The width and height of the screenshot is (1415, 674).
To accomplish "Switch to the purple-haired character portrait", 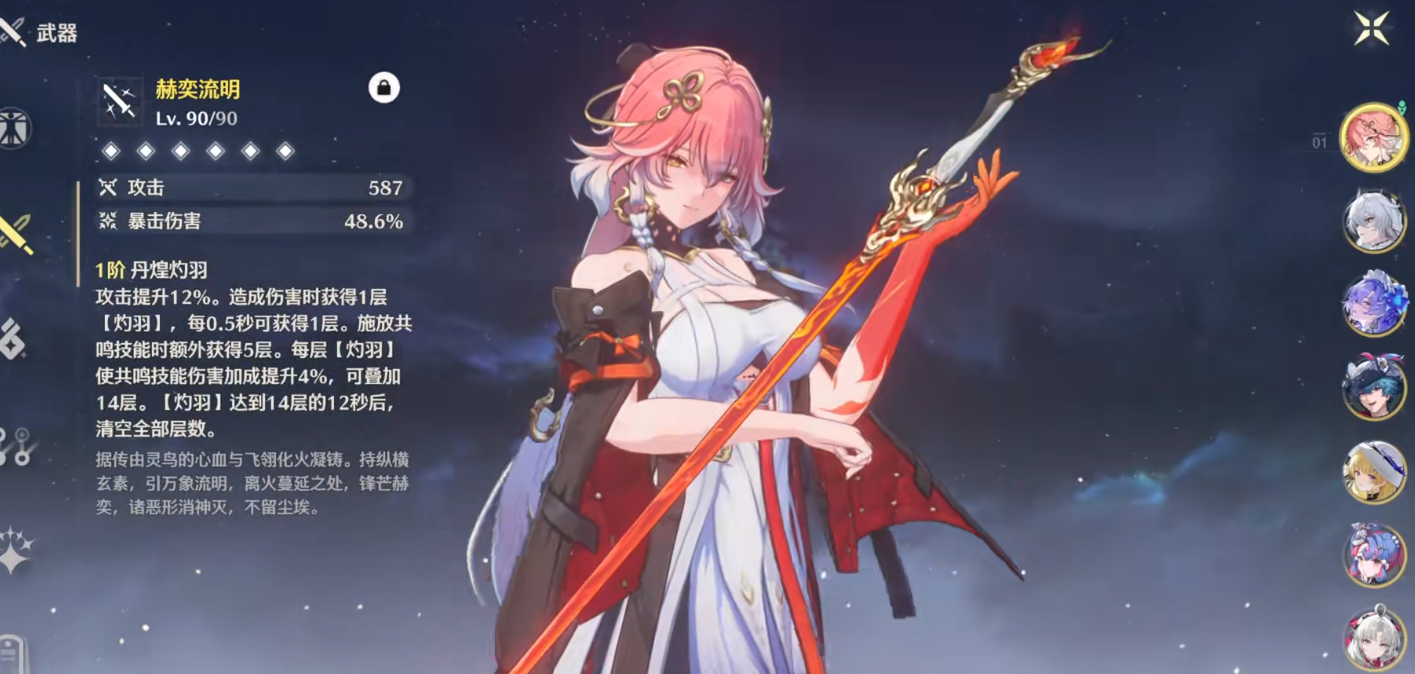I will click(x=1374, y=304).
